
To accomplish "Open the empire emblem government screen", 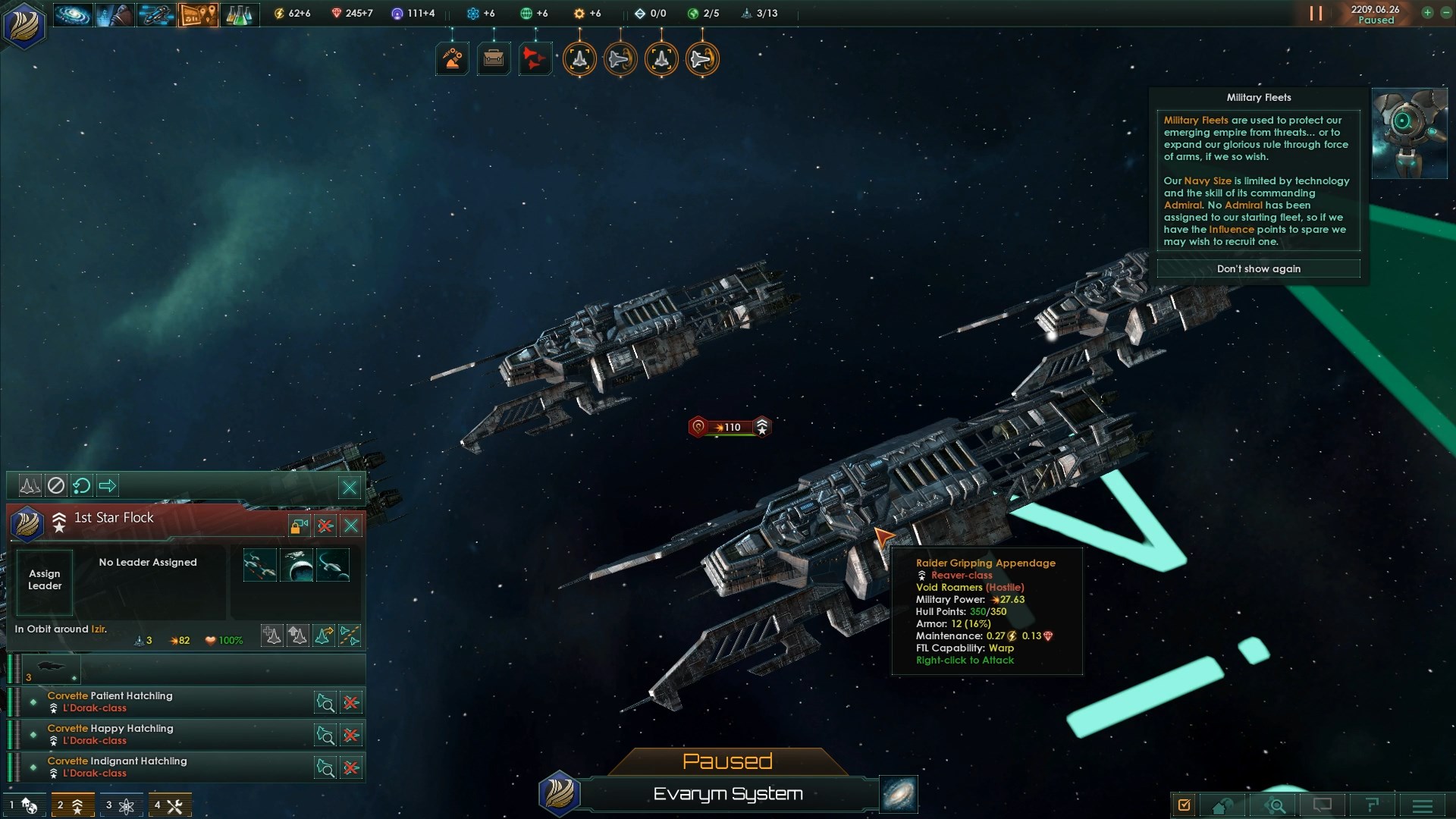I will [24, 24].
